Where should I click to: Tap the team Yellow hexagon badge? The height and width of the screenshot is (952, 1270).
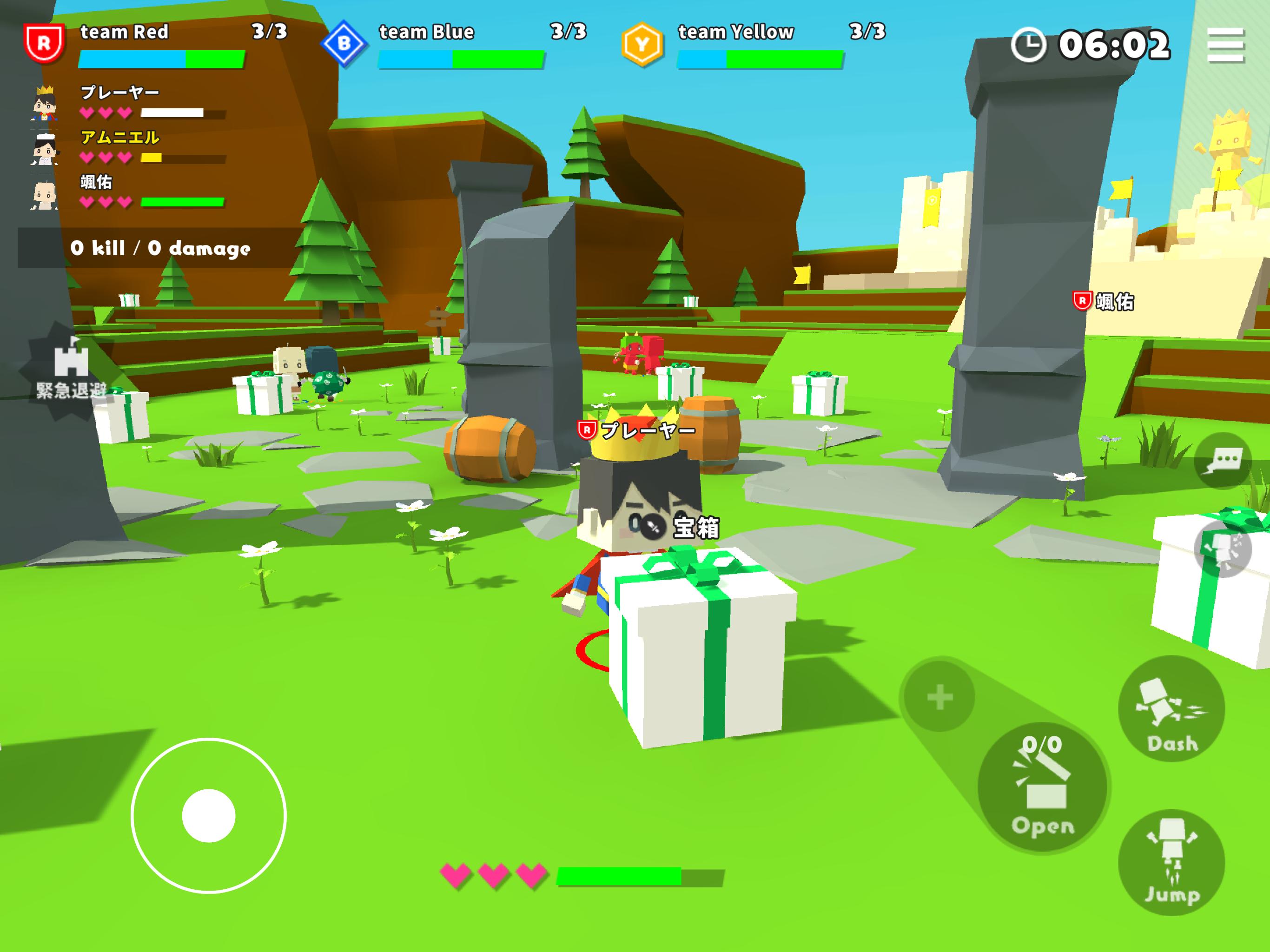[642, 44]
